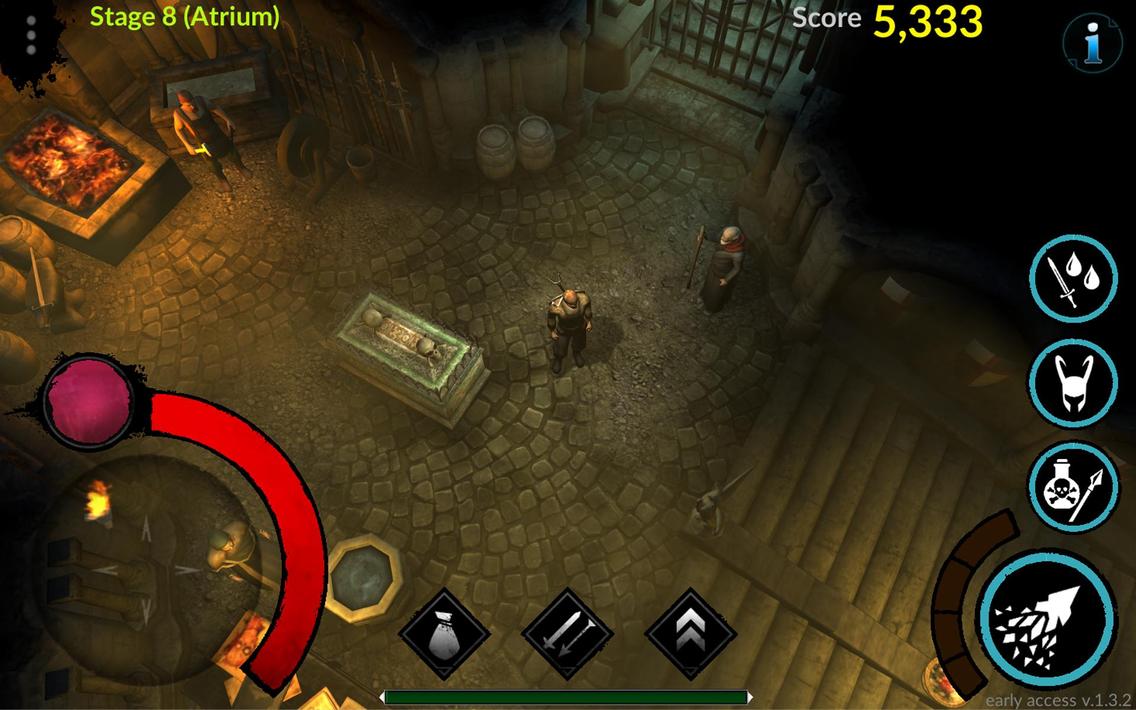Open the three-dot options menu
This screenshot has height=710, width=1136.
point(31,35)
